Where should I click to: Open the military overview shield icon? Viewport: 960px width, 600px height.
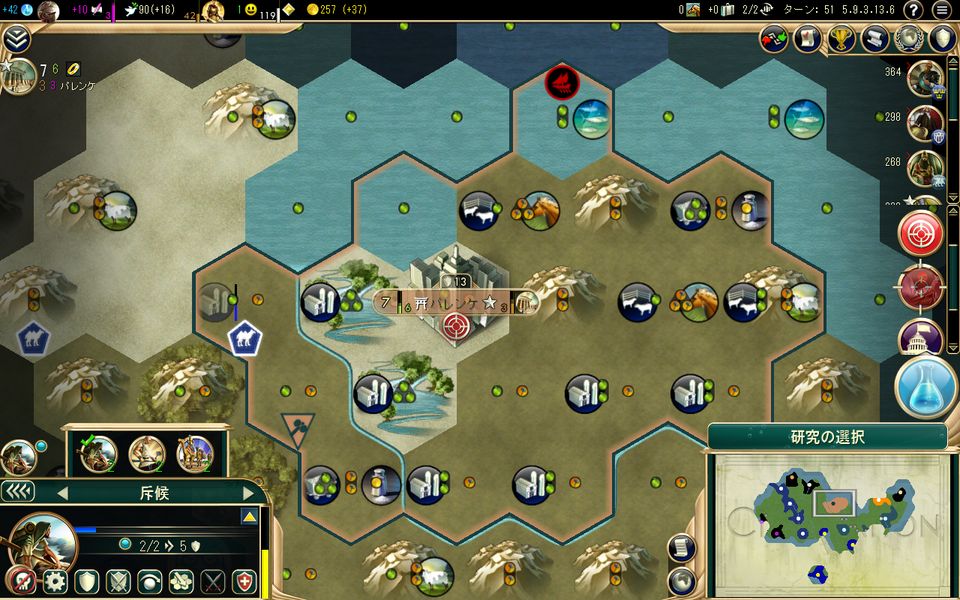941,39
